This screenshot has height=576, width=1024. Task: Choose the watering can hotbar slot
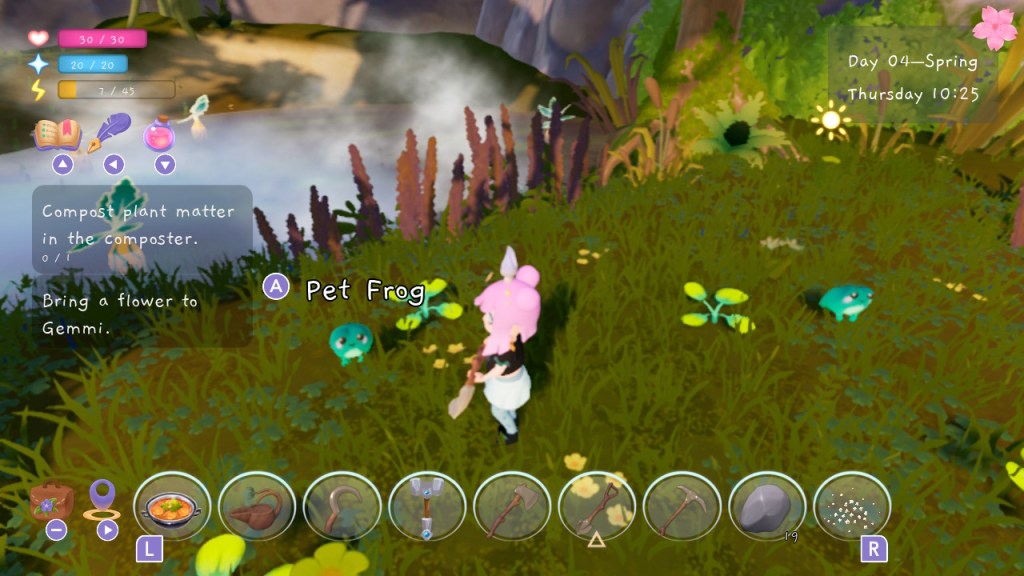click(x=257, y=507)
